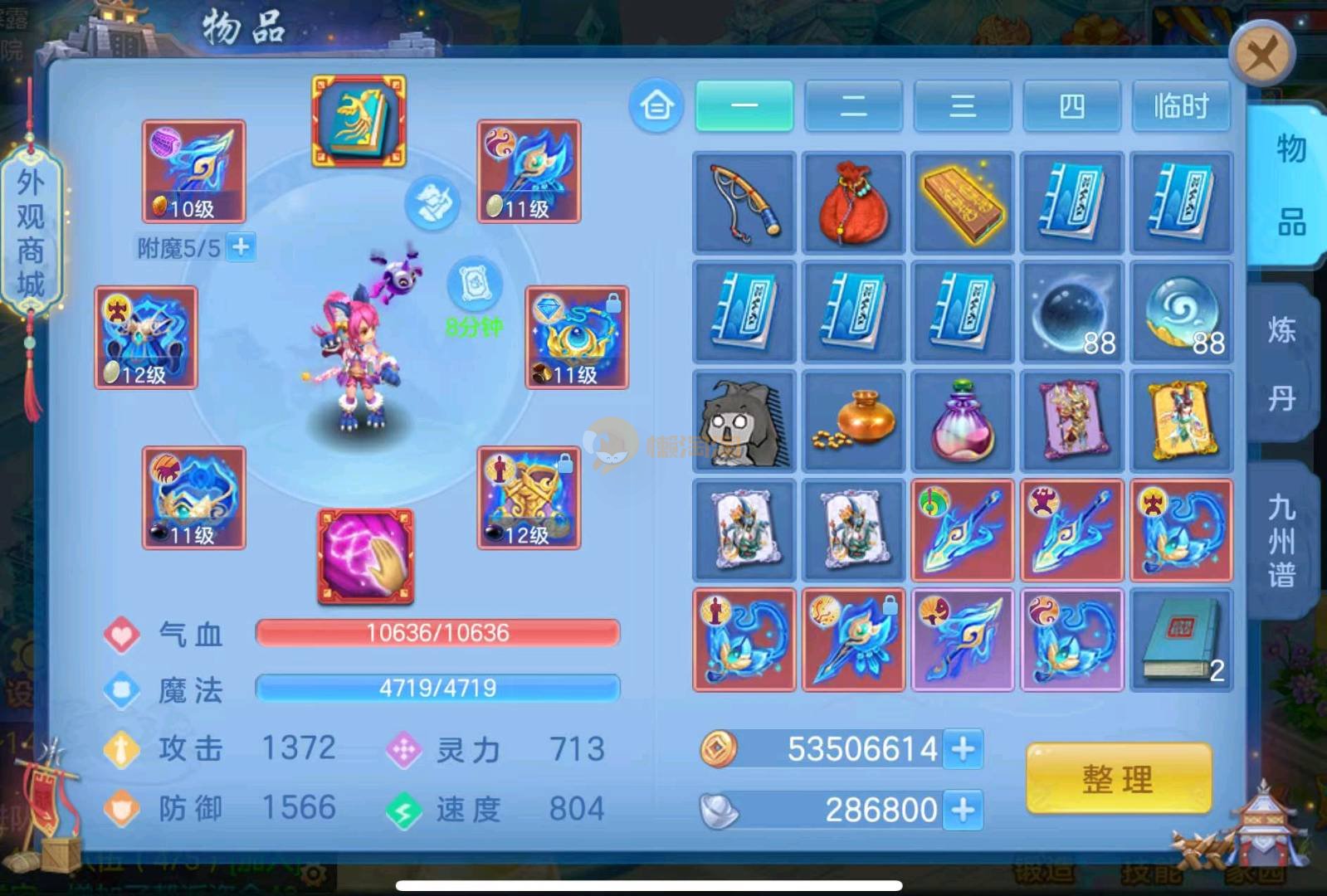Pick the purple potion bottle
This screenshot has height=896, width=1327.
962,421
